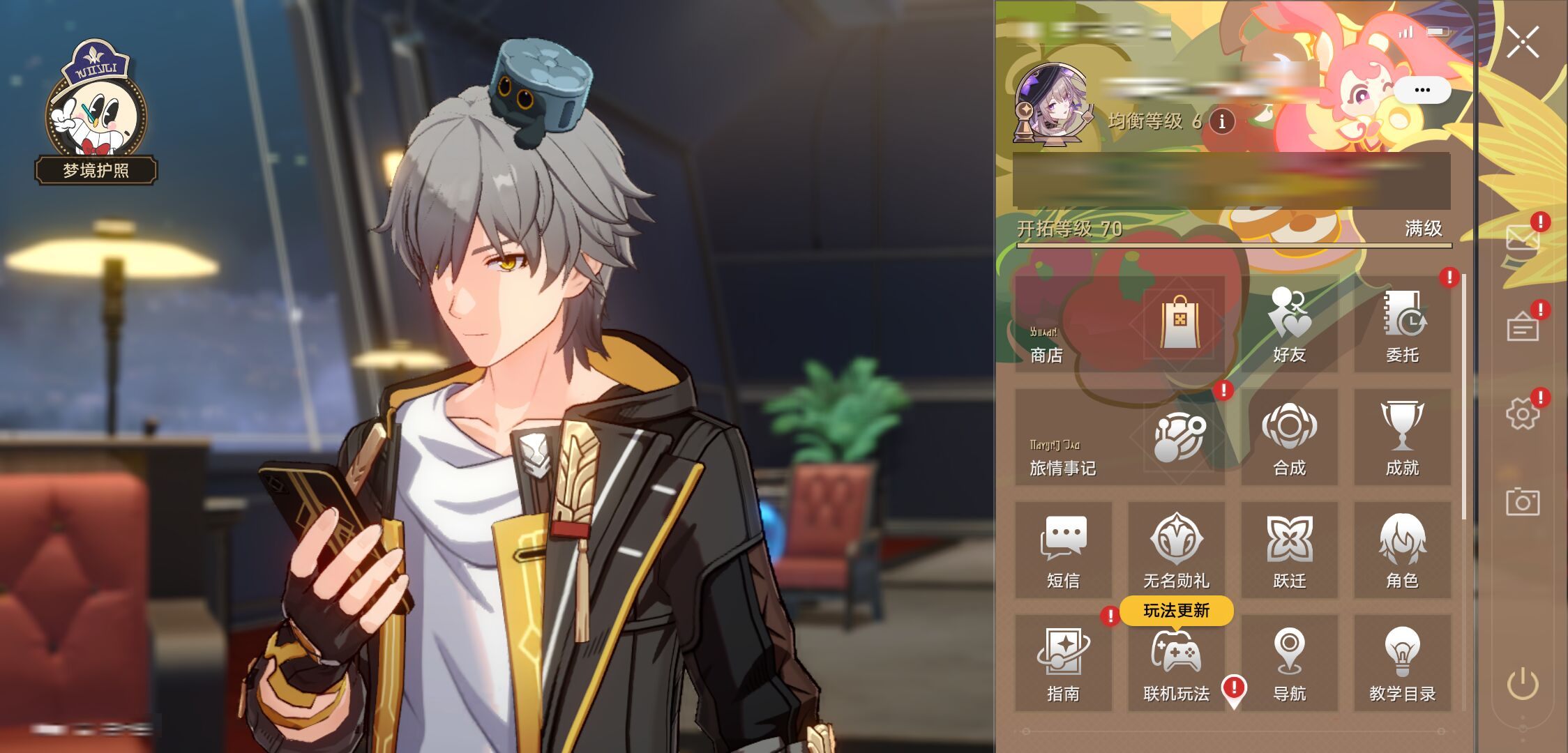Viewport: 1568px width, 753px height.
Task: Open 无名勋礼 battle pass
Action: point(1176,550)
